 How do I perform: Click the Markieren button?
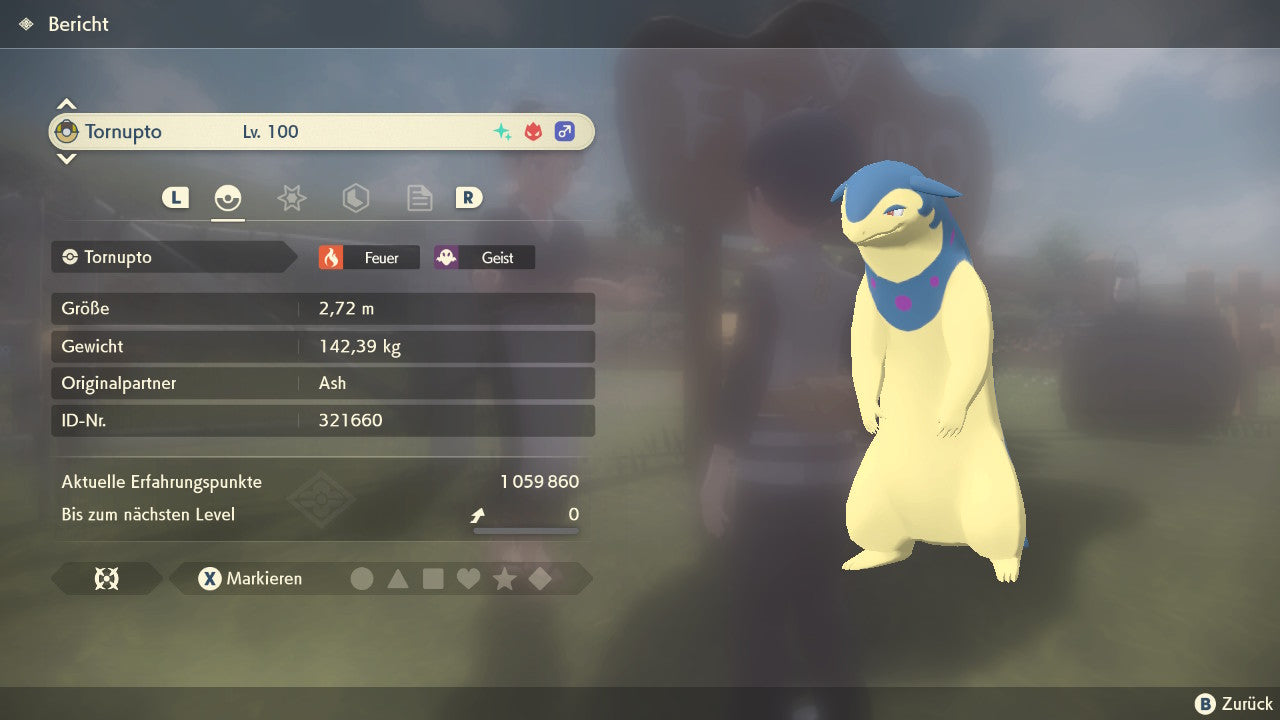(251, 578)
